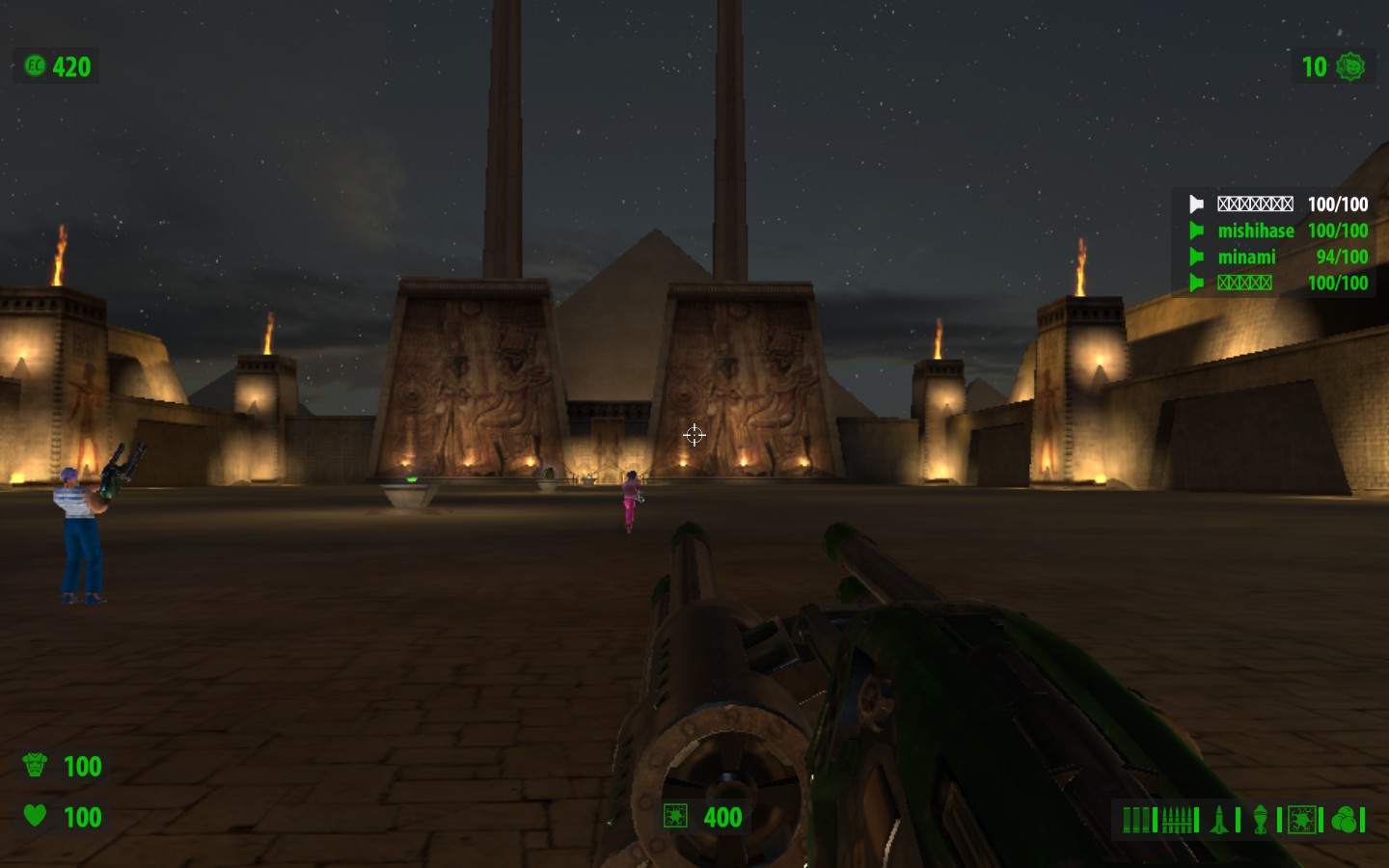Click the current weapon ammo icon beside 400
The image size is (1389, 868).
(x=675, y=817)
